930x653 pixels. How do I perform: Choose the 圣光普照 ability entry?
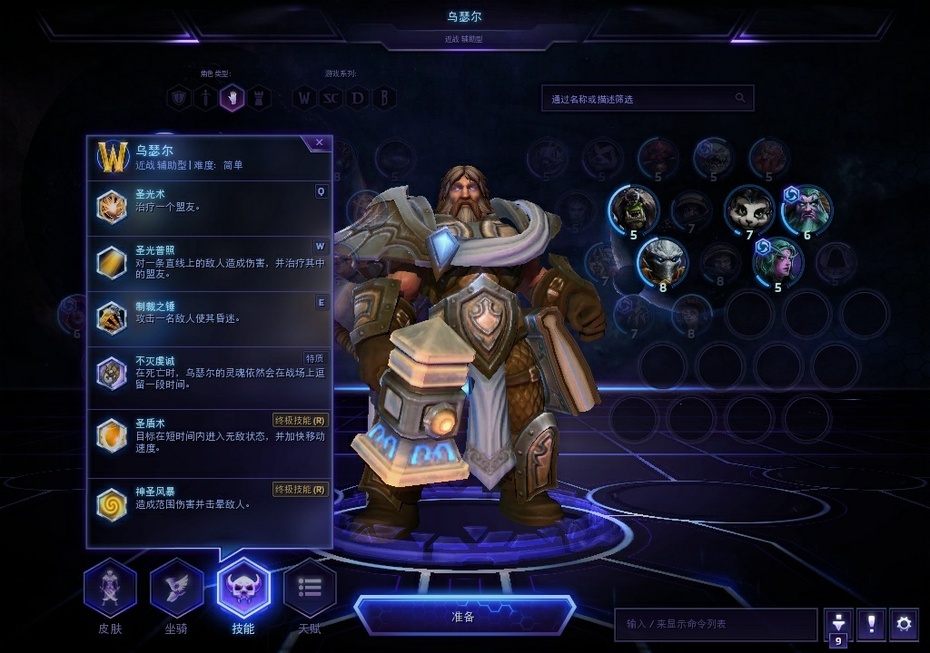click(209, 263)
